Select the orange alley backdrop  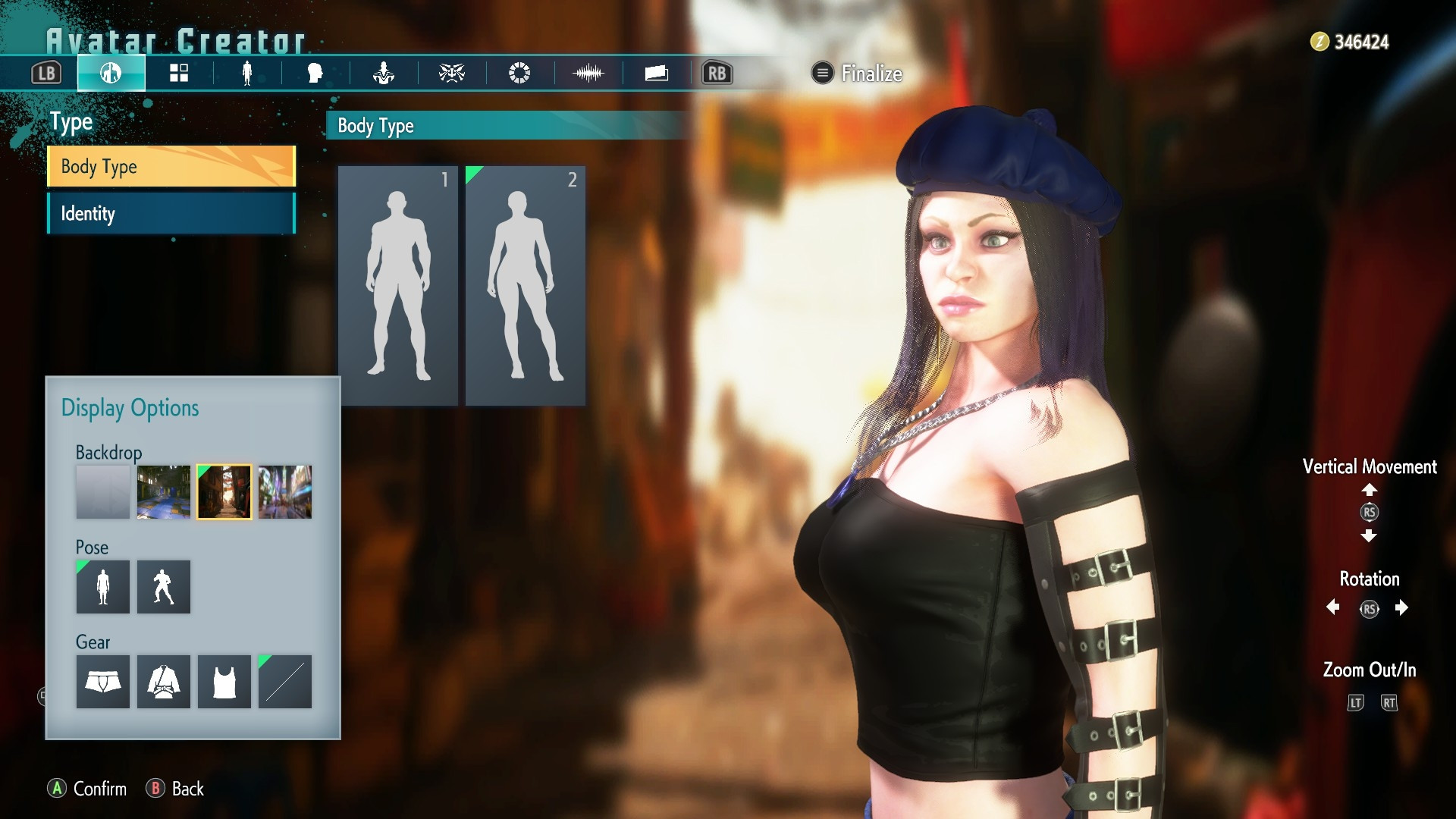click(x=224, y=492)
